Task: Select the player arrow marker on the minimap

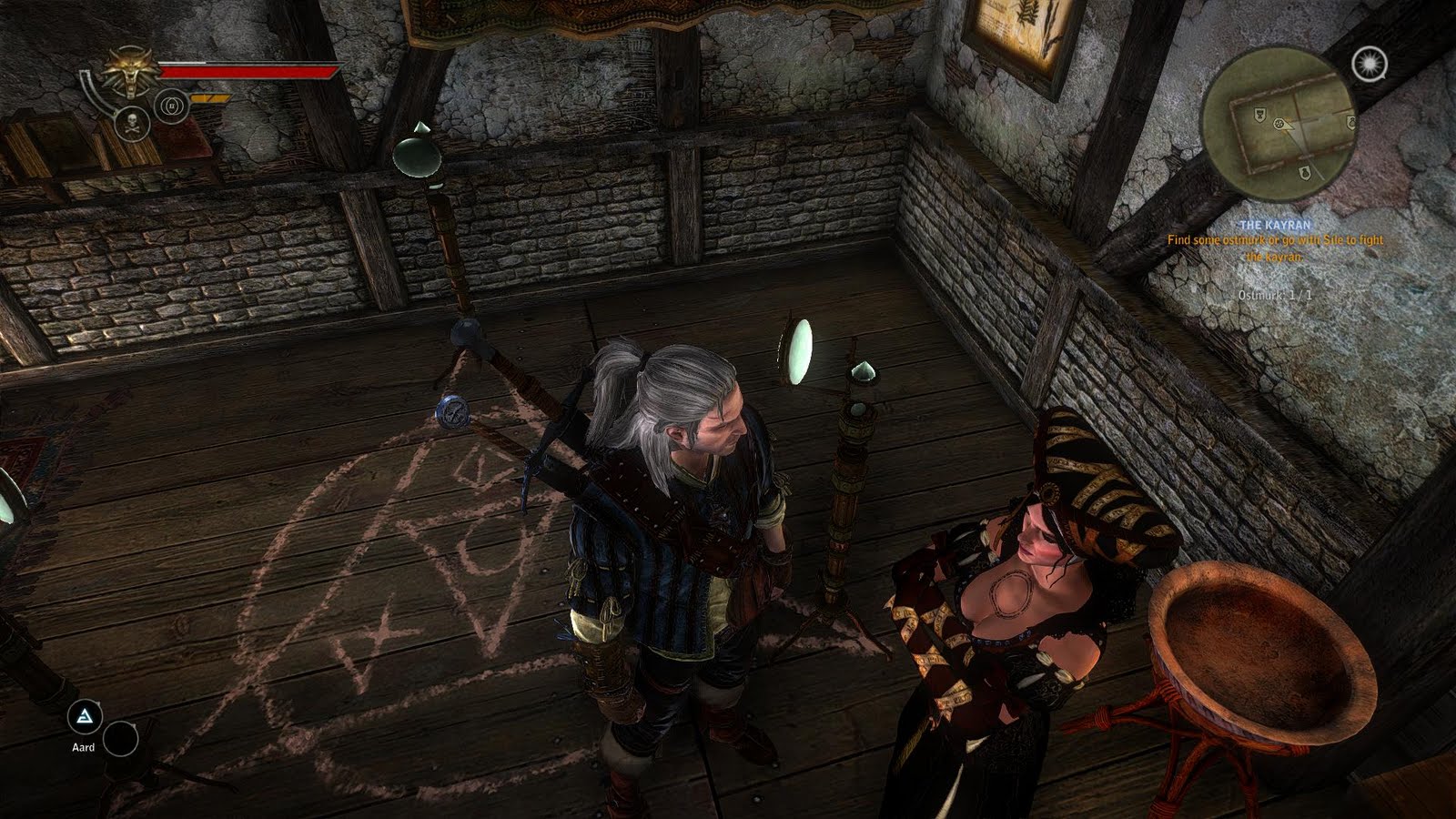Action: pyautogui.click(x=1280, y=125)
